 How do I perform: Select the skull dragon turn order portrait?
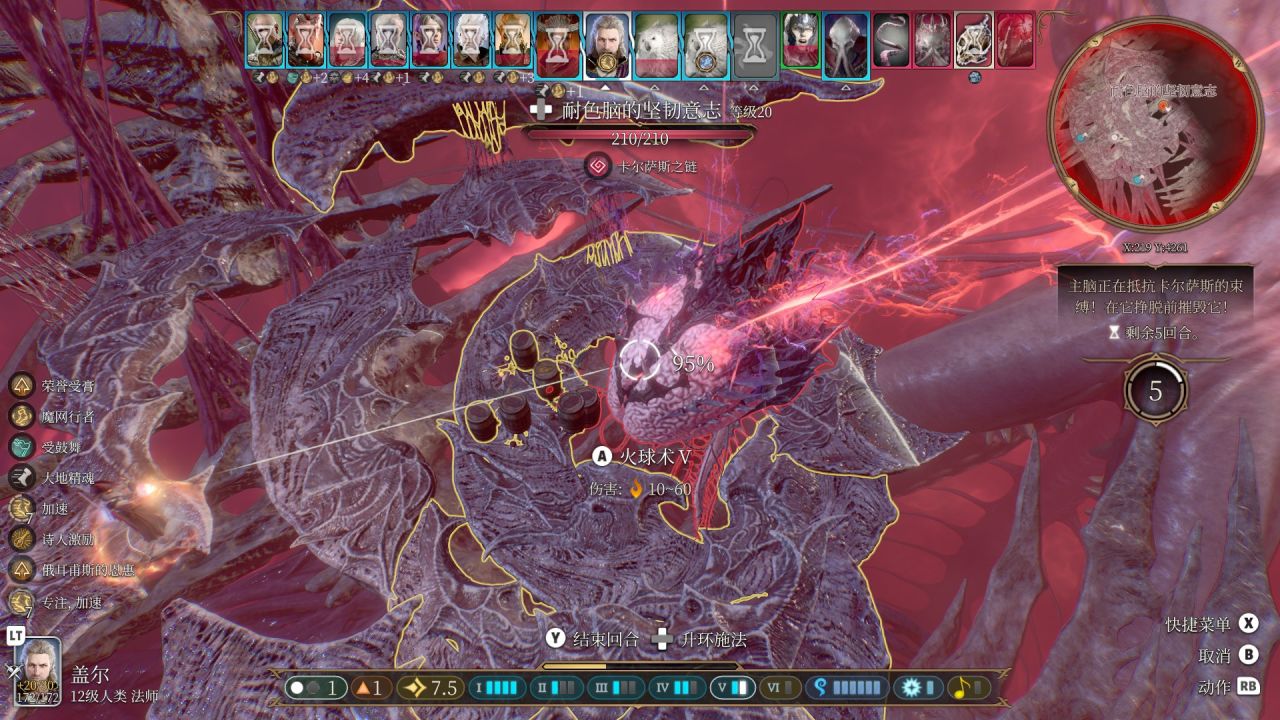coord(973,40)
